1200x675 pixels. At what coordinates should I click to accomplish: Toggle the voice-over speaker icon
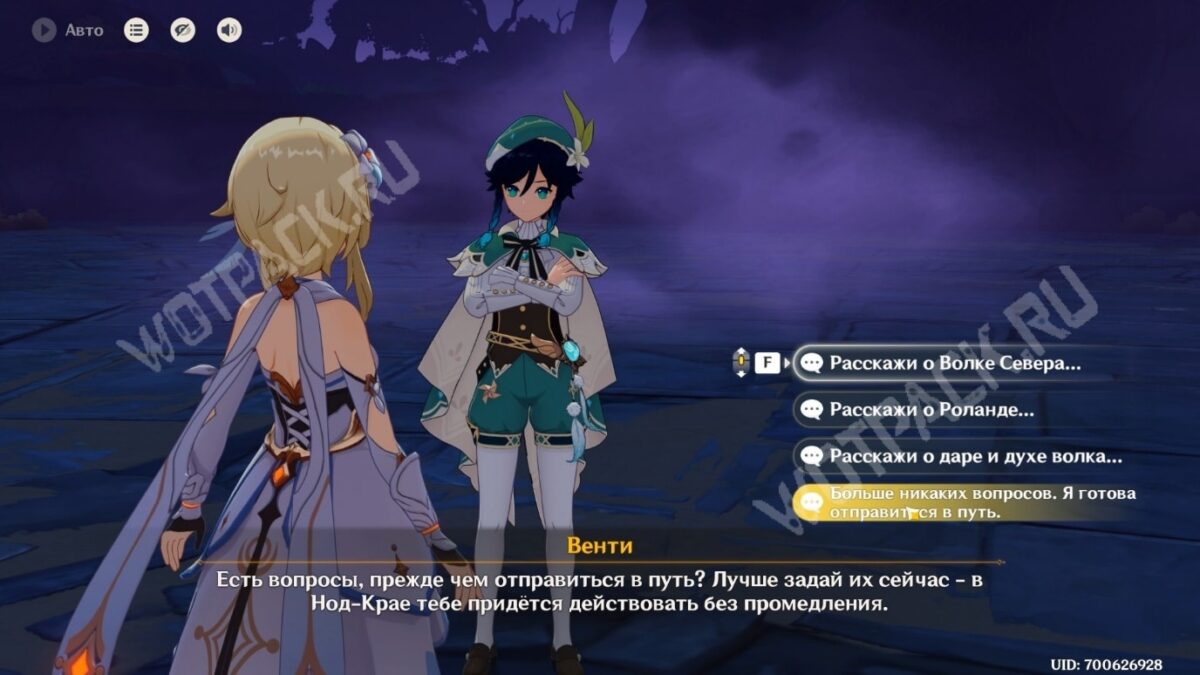point(229,30)
